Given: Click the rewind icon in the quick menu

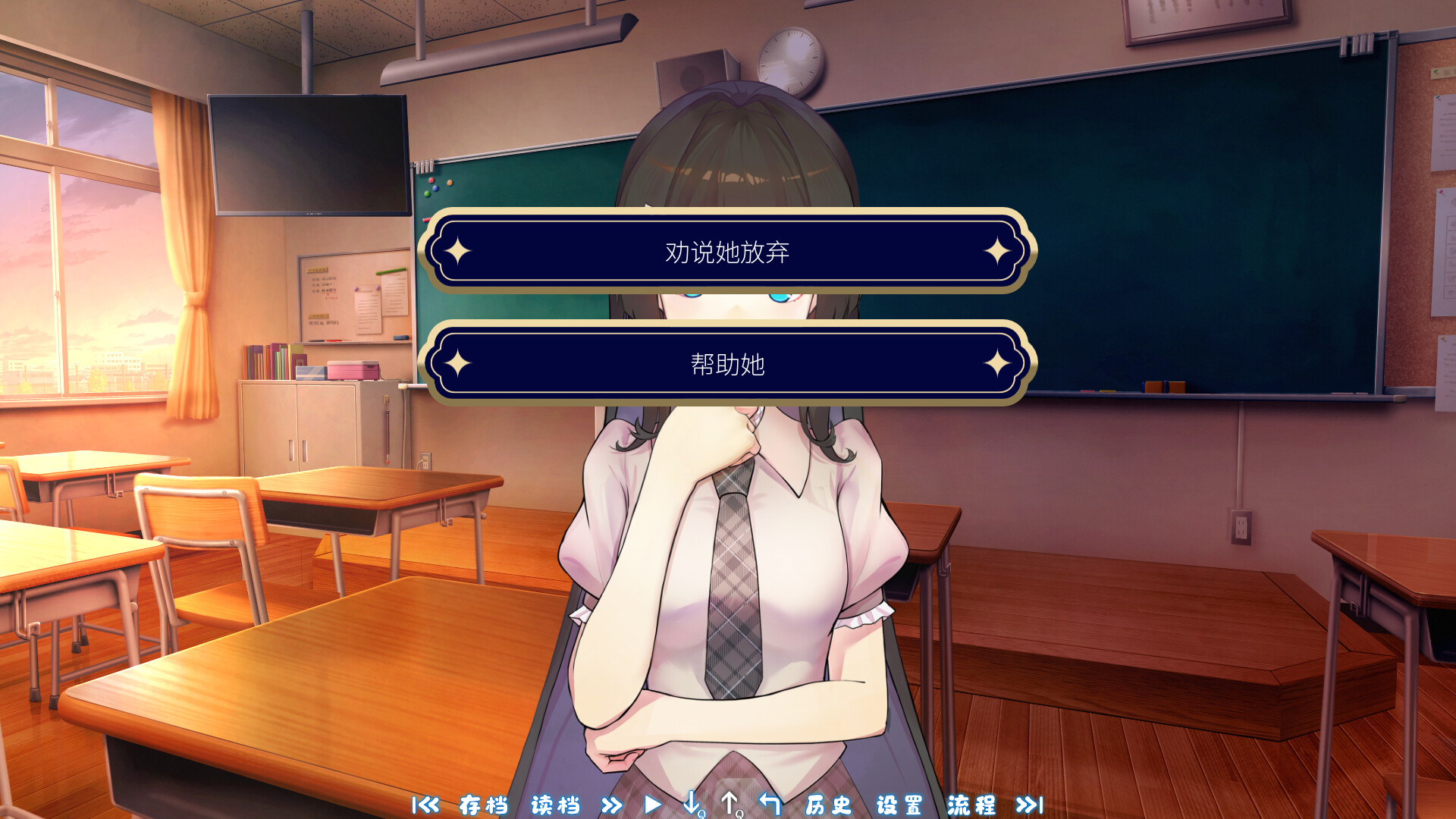Looking at the screenshot, I should click(x=427, y=806).
